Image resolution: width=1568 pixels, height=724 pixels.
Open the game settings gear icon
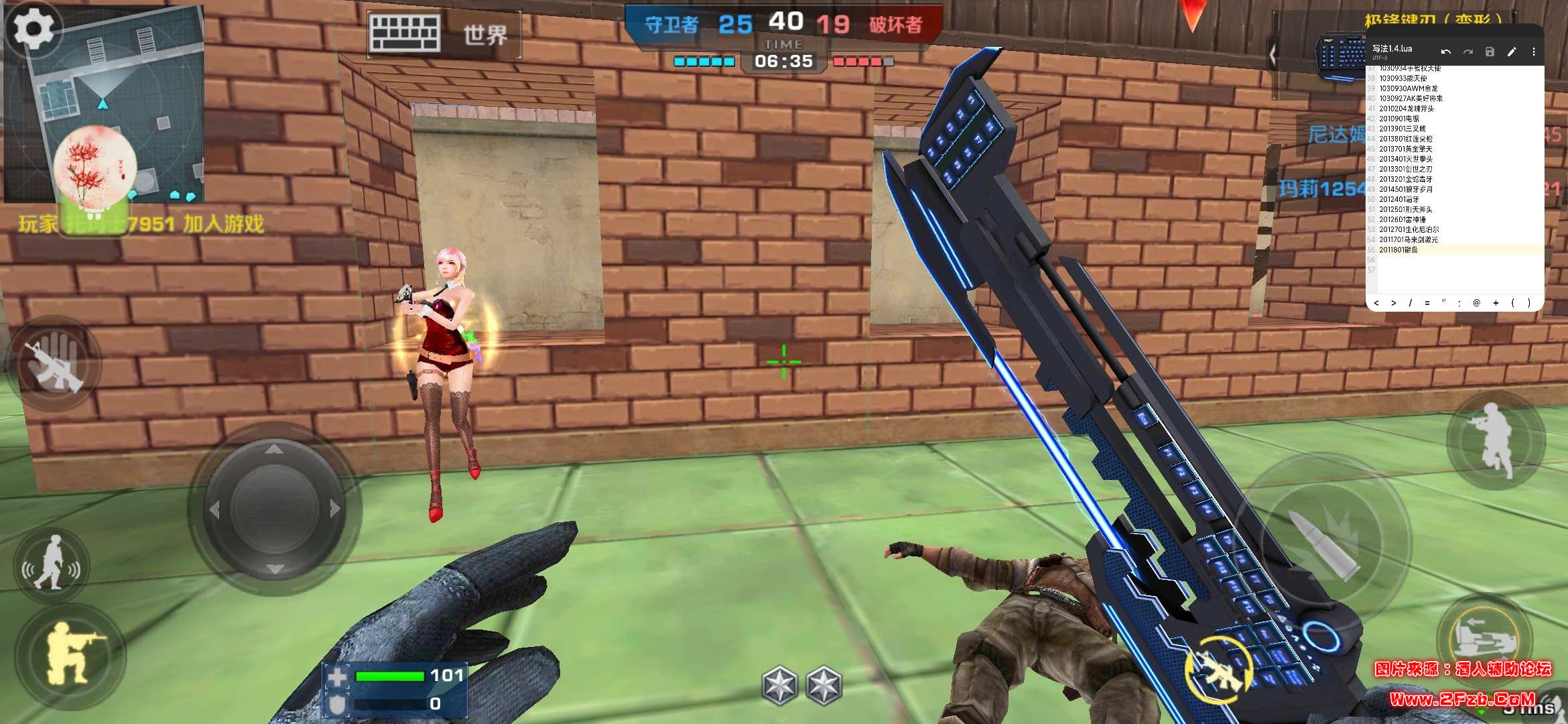pos(32,28)
